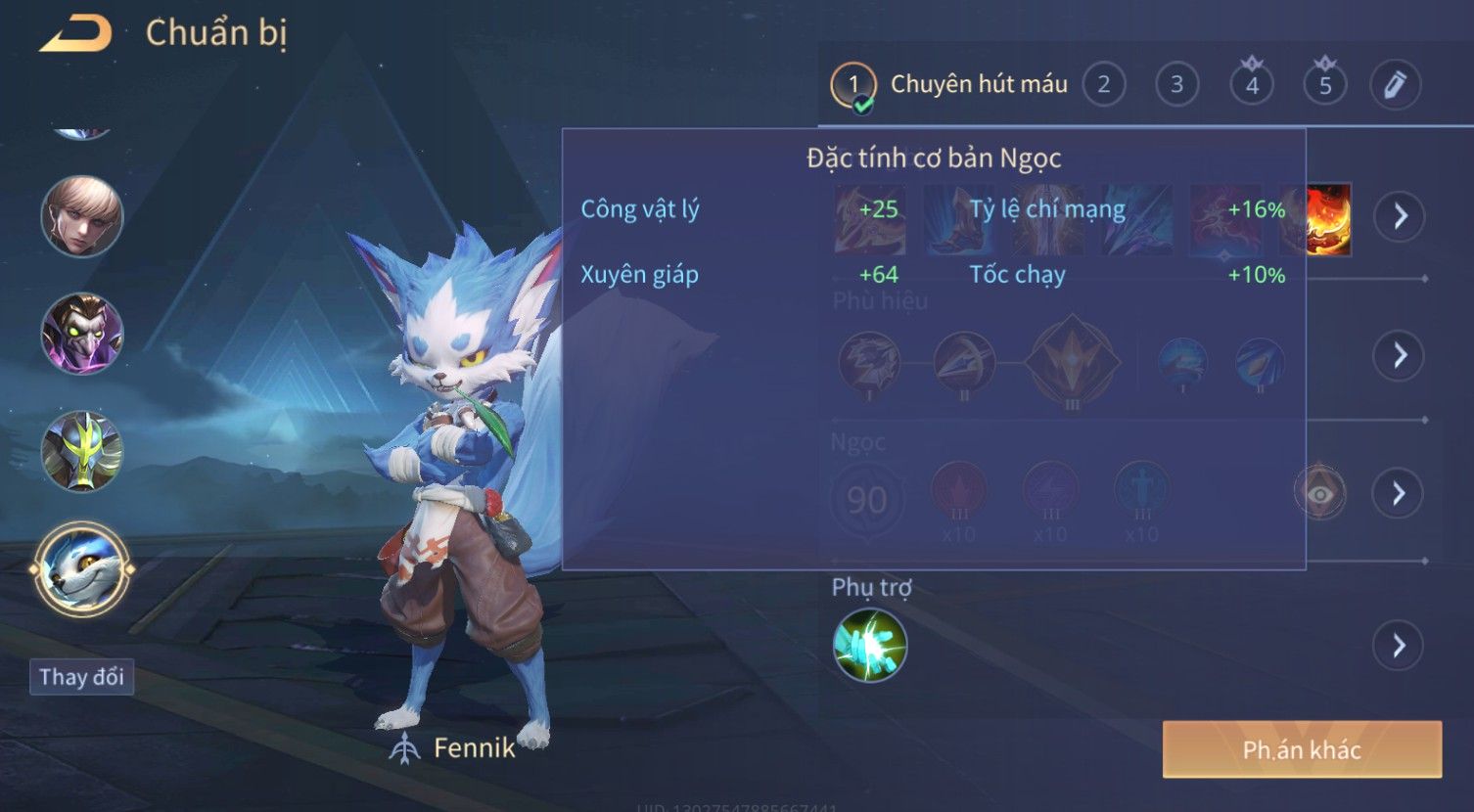This screenshot has height=812, width=1474.
Task: Open the equipment build arrow
Action: (1400, 216)
